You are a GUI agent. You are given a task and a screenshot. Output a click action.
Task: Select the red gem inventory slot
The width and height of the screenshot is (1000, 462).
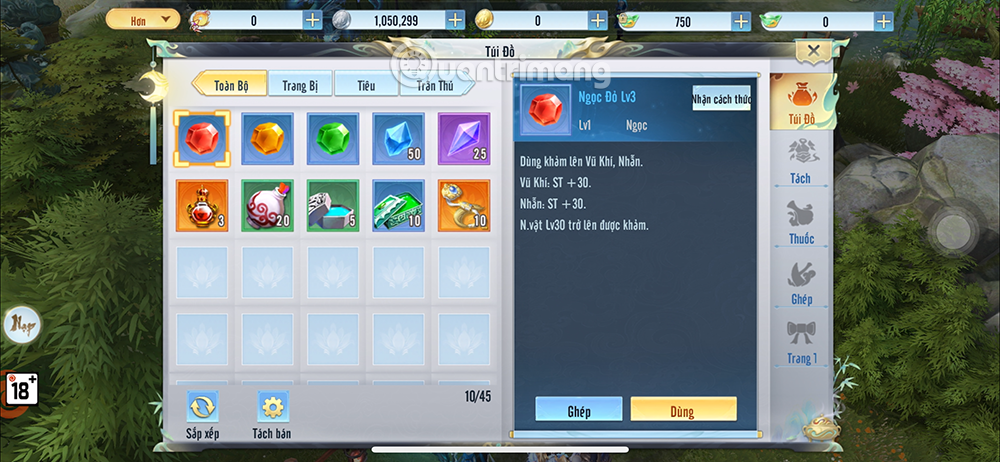[x=203, y=137]
